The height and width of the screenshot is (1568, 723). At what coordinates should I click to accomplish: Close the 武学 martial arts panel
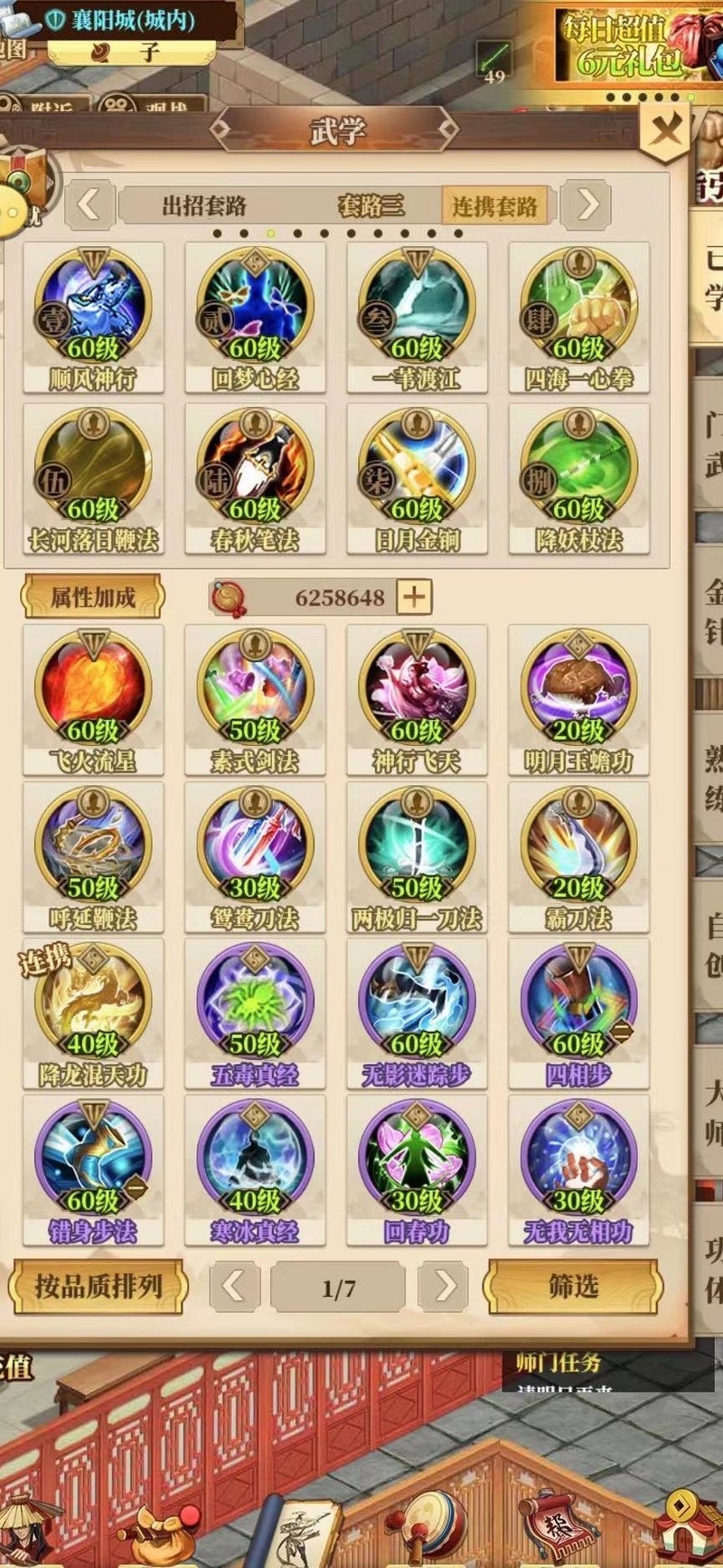pyautogui.click(x=666, y=132)
